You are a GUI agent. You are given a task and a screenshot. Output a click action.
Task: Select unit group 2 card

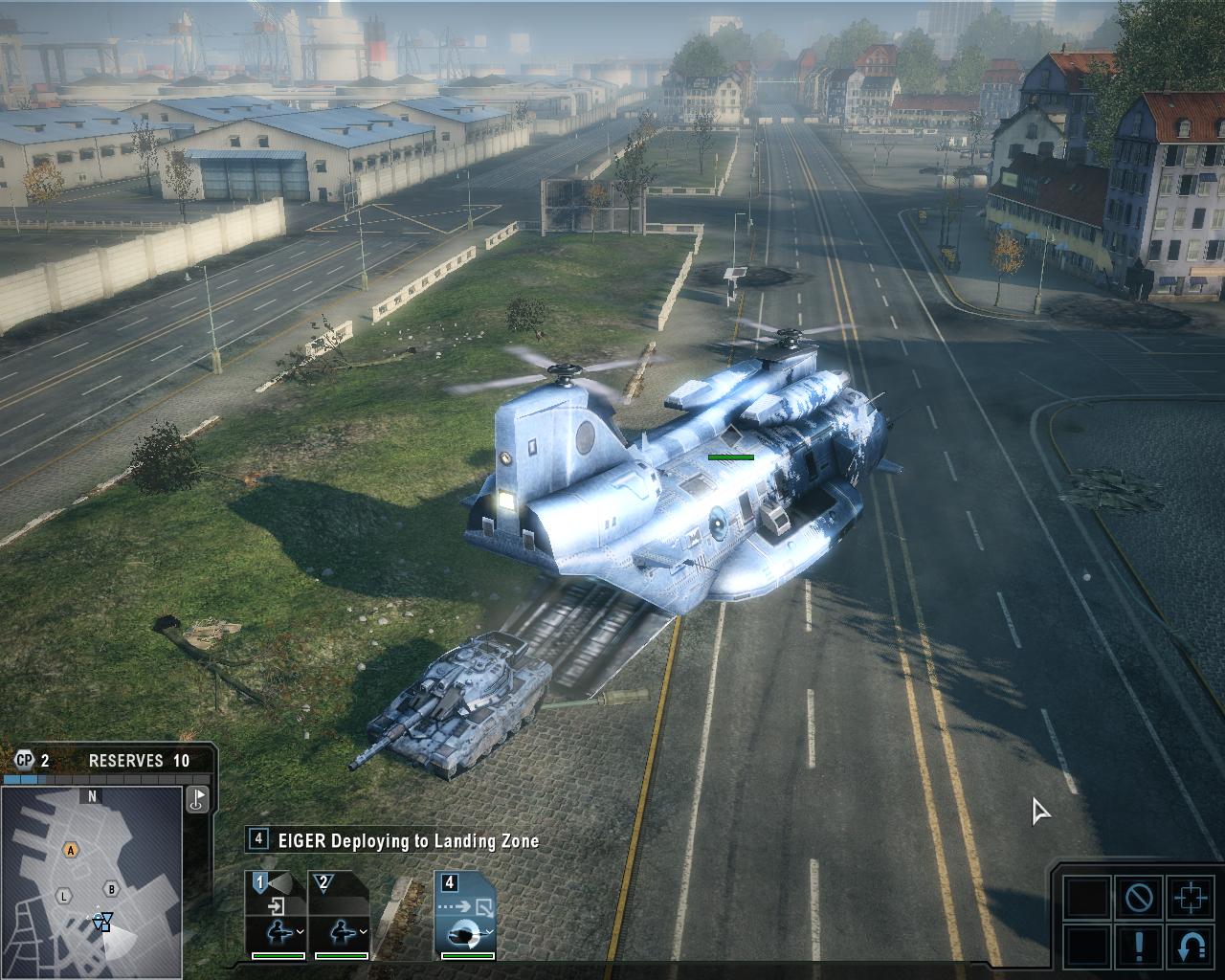pyautogui.click(x=340, y=913)
